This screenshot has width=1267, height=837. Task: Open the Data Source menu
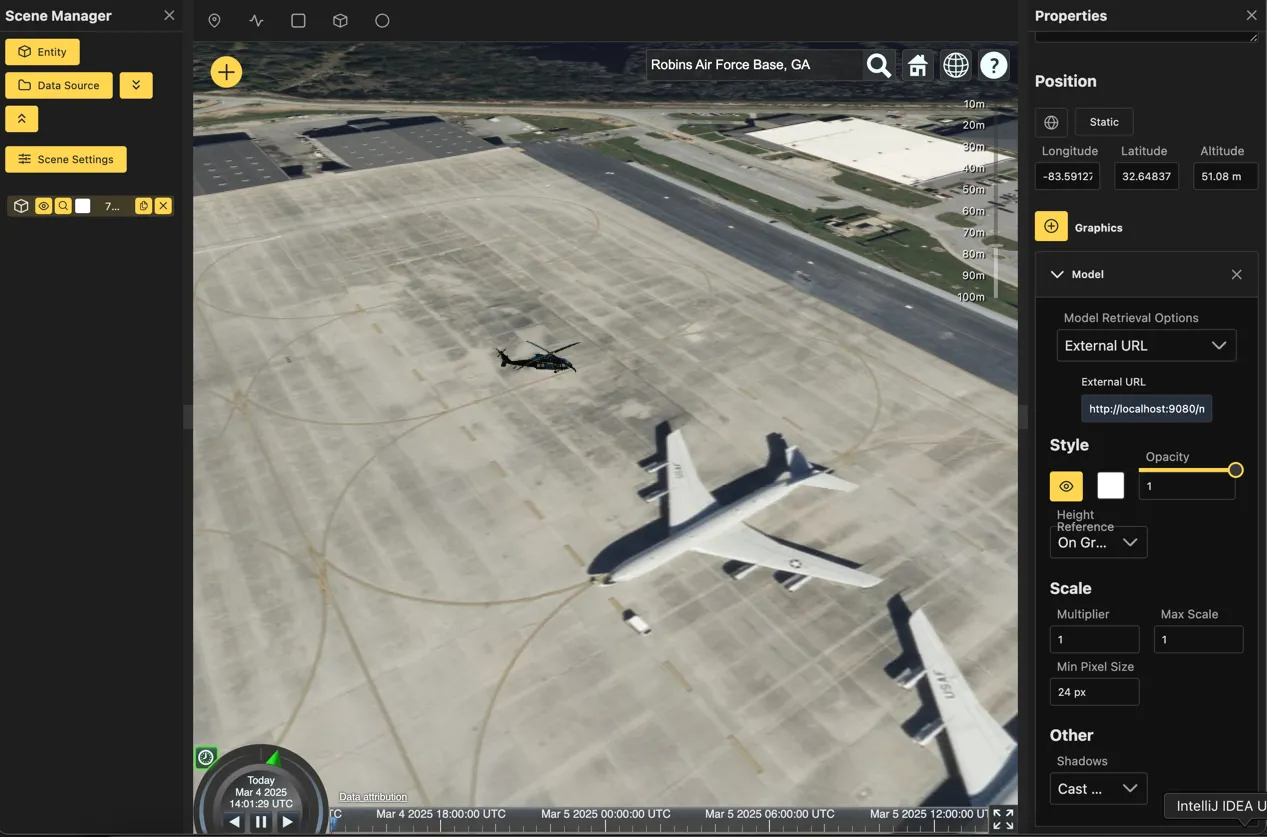click(59, 85)
